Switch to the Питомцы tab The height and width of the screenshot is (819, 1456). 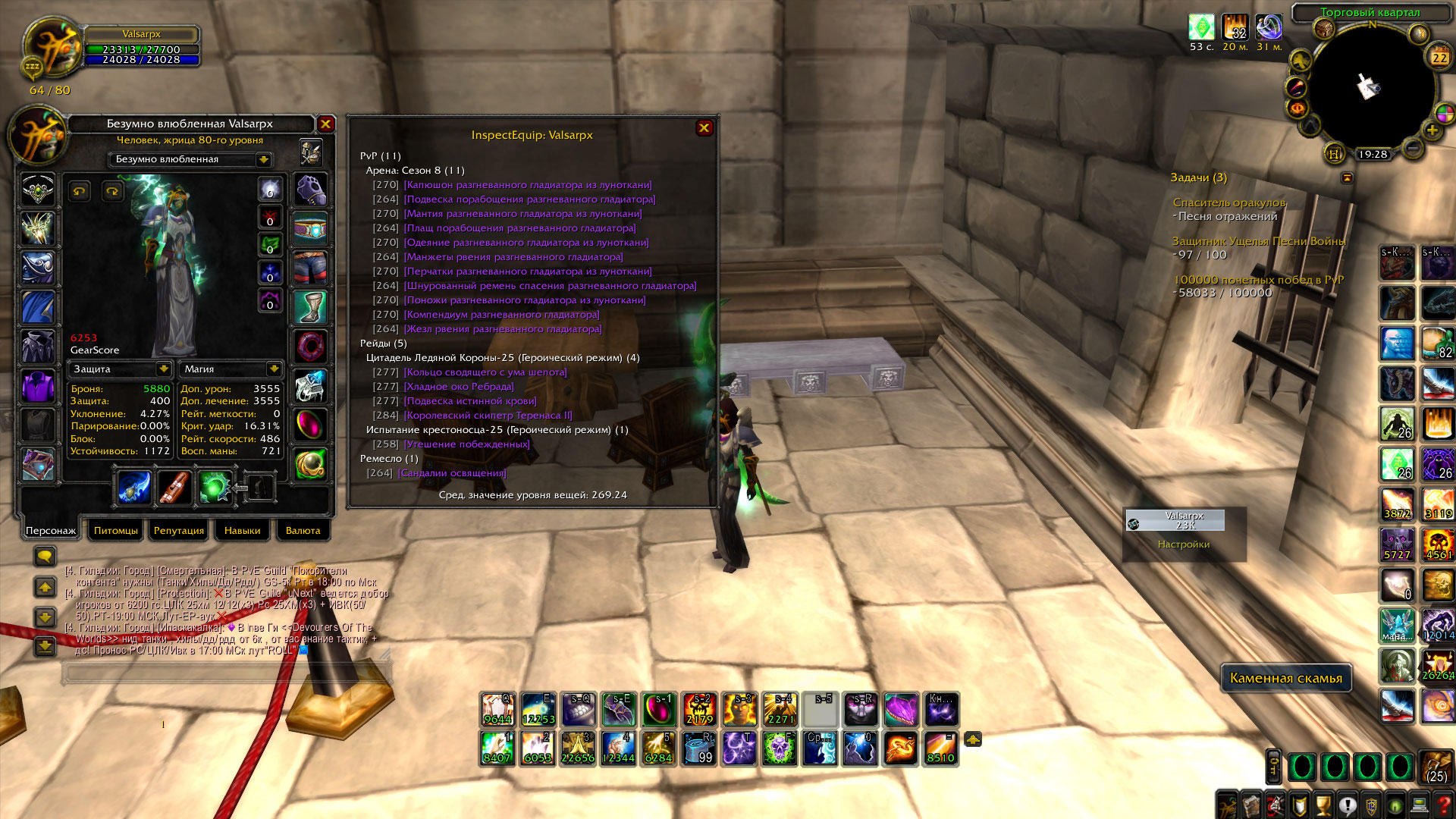[x=116, y=531]
